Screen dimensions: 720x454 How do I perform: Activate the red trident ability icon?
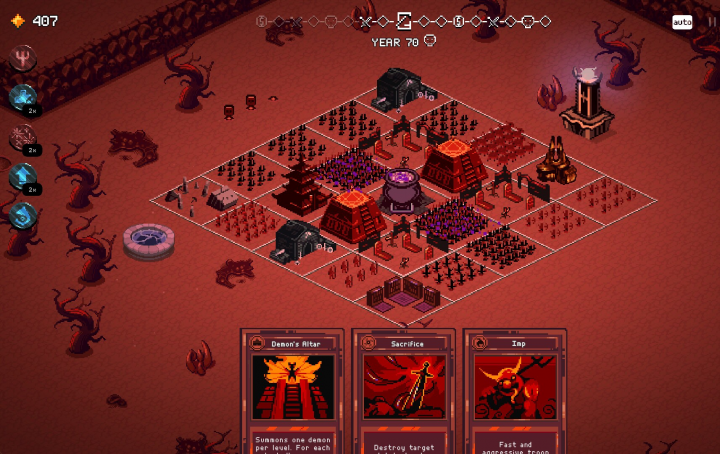[x=22, y=59]
